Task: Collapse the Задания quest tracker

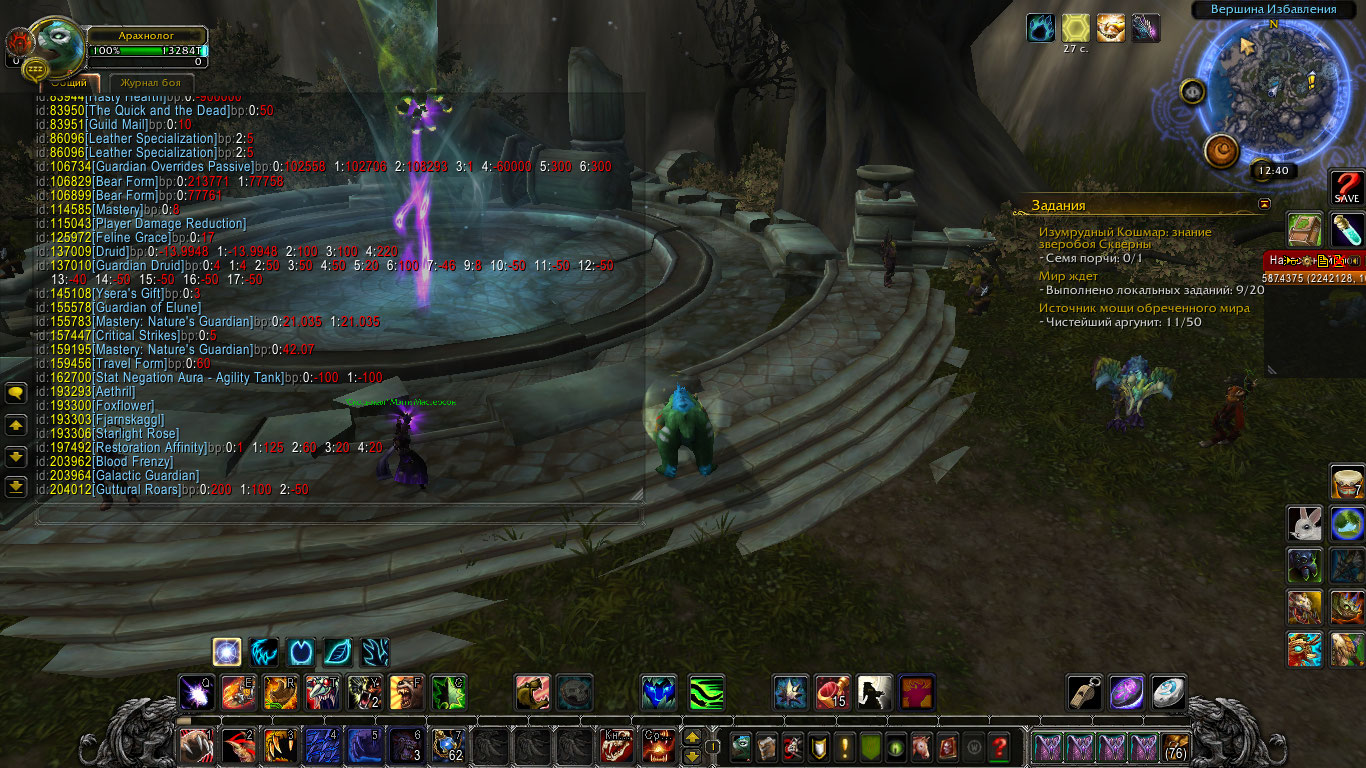Action: (1264, 204)
